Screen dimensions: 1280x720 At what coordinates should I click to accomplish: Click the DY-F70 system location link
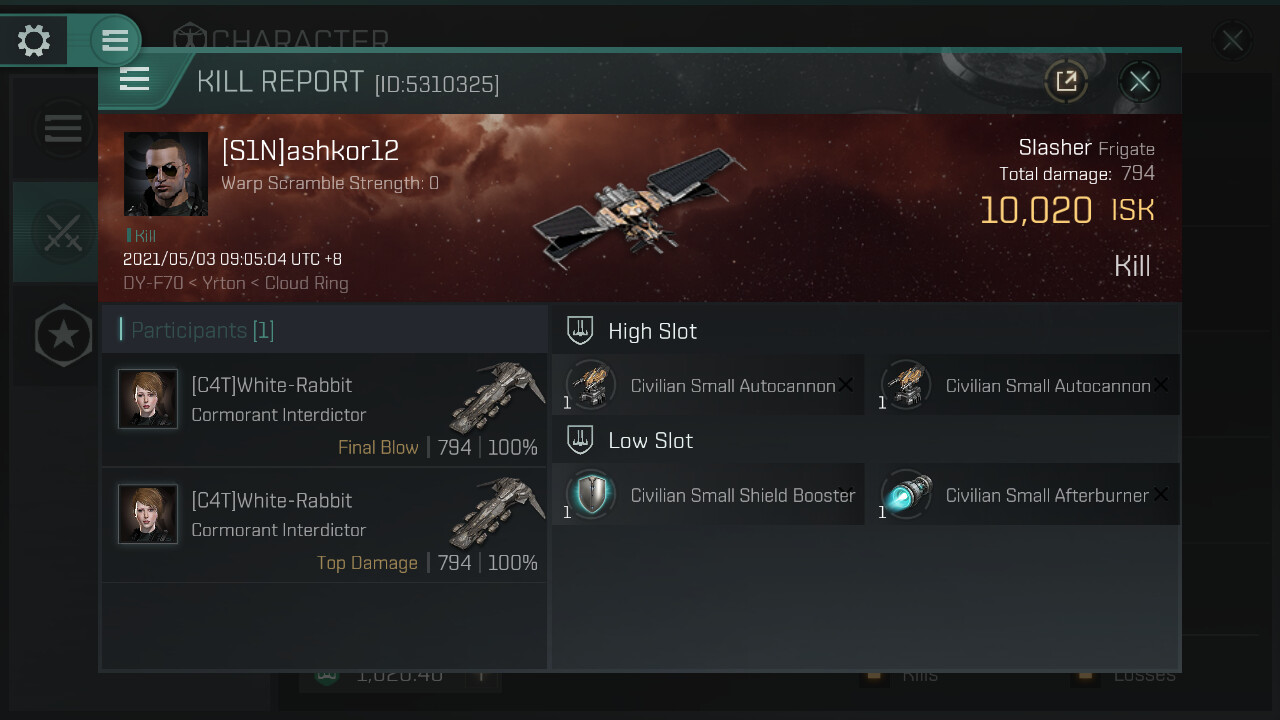[x=153, y=283]
